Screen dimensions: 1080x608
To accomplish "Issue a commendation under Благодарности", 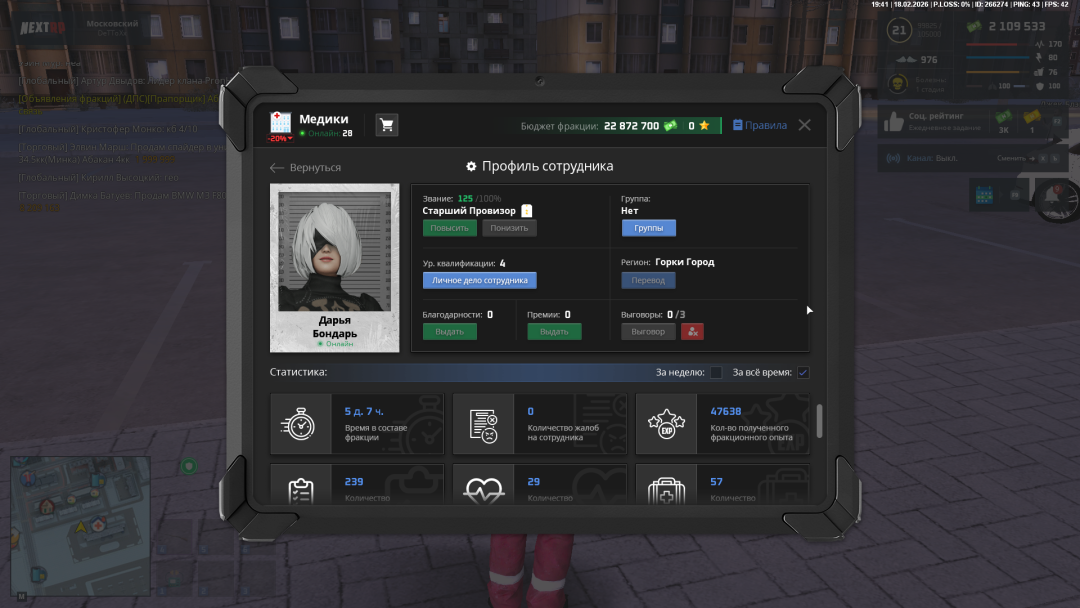I will click(449, 331).
